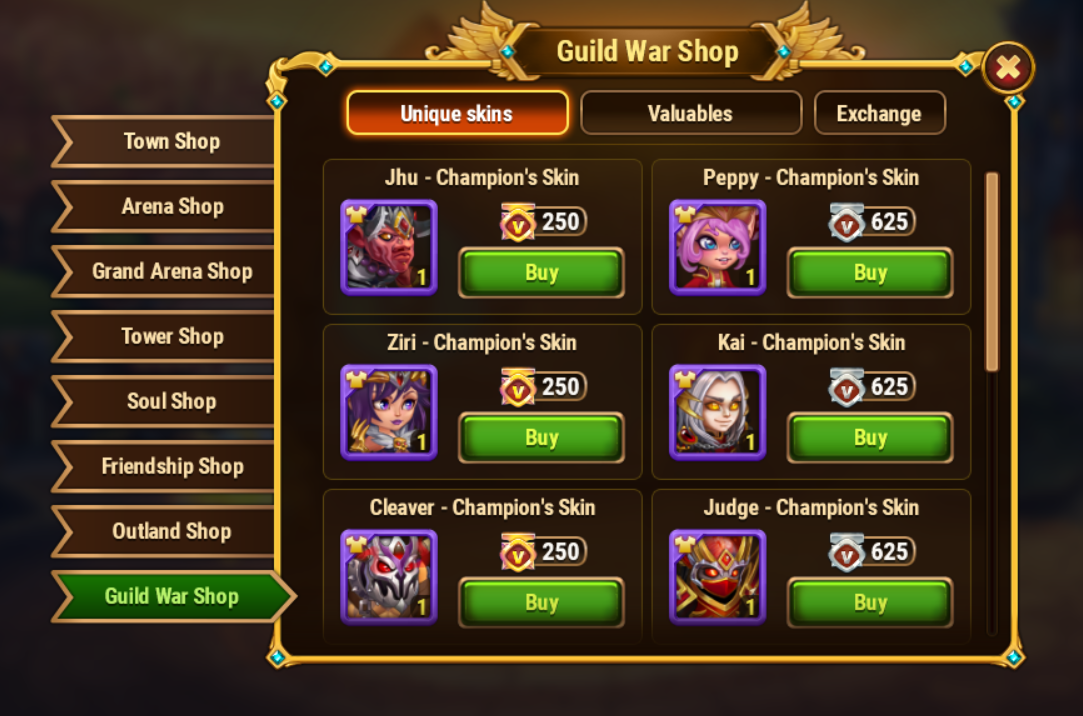Select the Friendship Shop entry
The image size is (1083, 716).
tap(171, 466)
